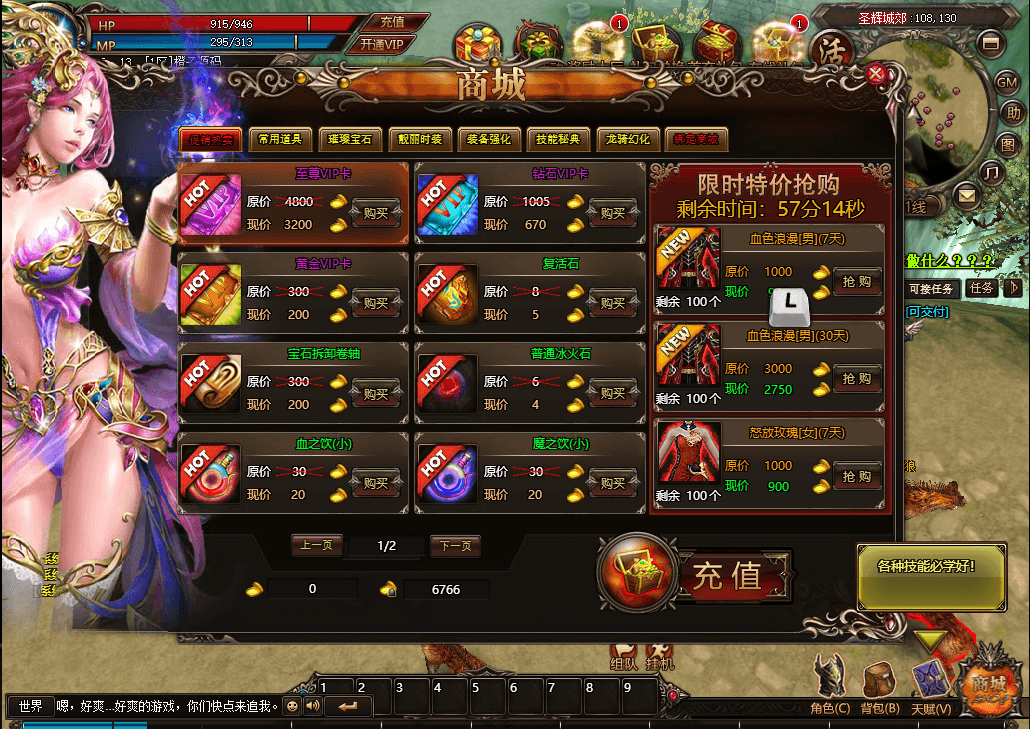
Task: Buy the 复活石 revive stone
Action: tap(613, 303)
